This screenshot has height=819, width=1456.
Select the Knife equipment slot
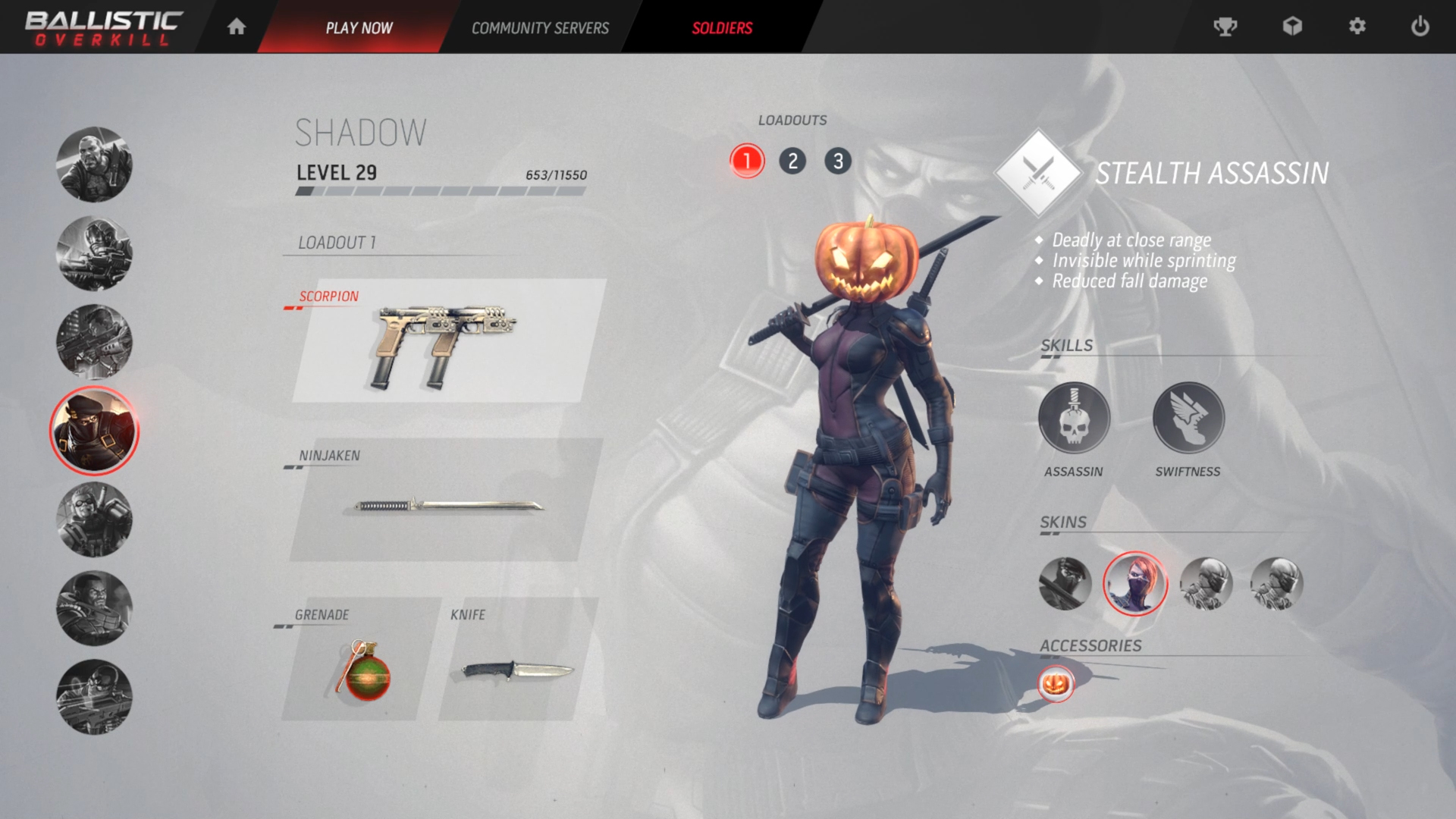[x=517, y=660]
